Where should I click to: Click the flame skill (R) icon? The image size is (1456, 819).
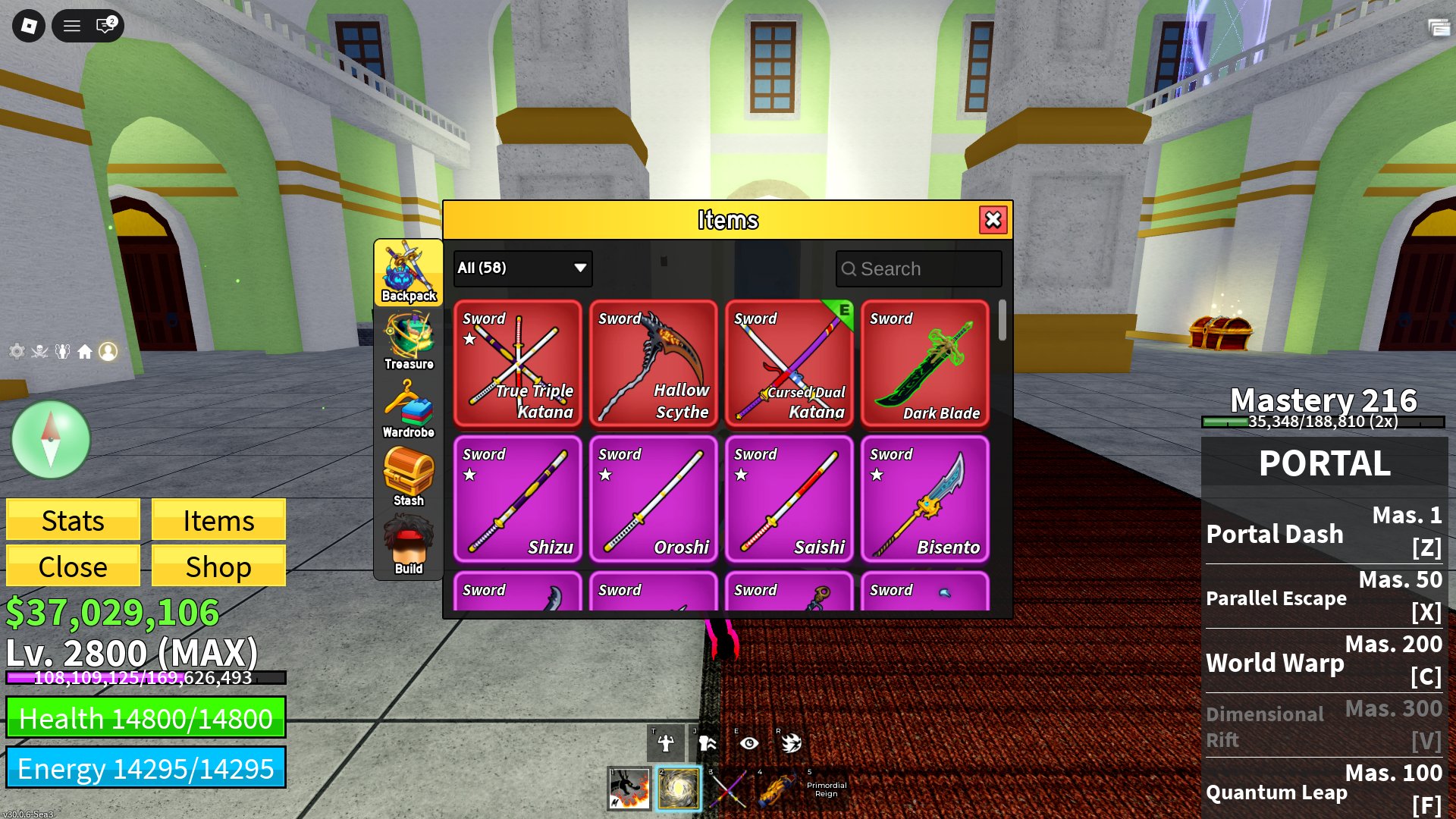(x=791, y=743)
